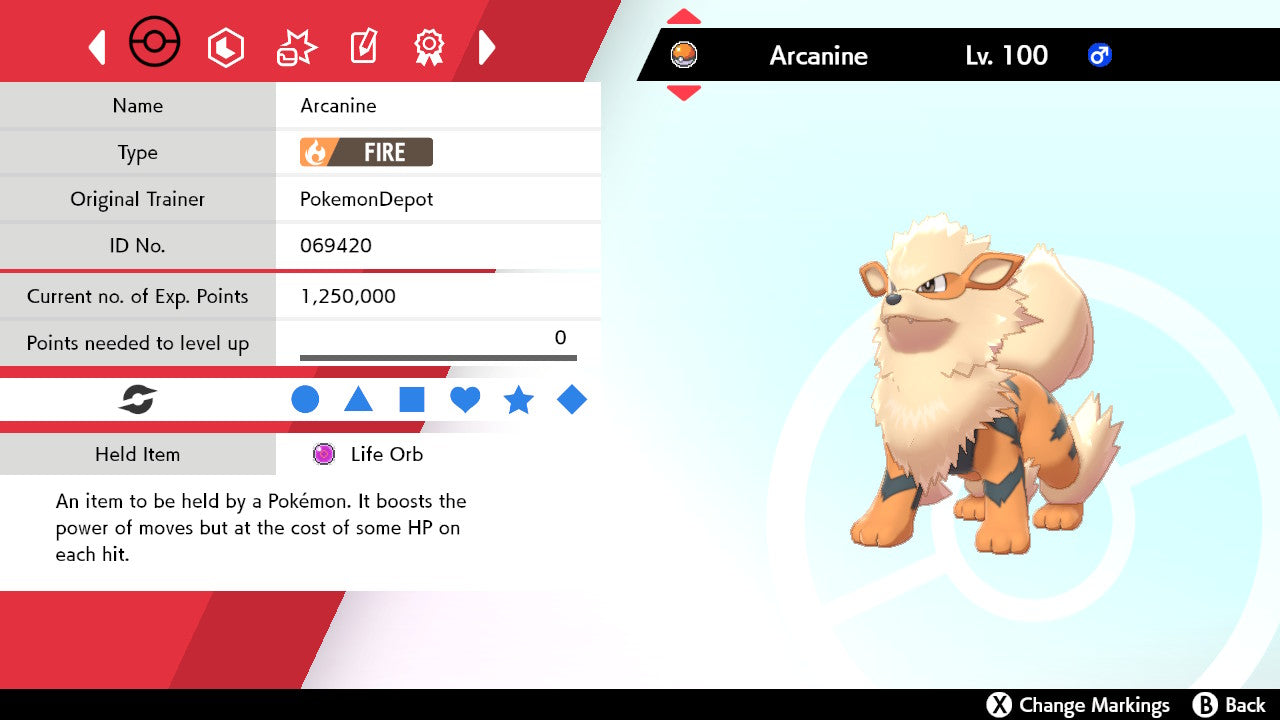Viewport: 1280px width, 720px height.
Task: Toggle the heart marking
Action: [465, 400]
